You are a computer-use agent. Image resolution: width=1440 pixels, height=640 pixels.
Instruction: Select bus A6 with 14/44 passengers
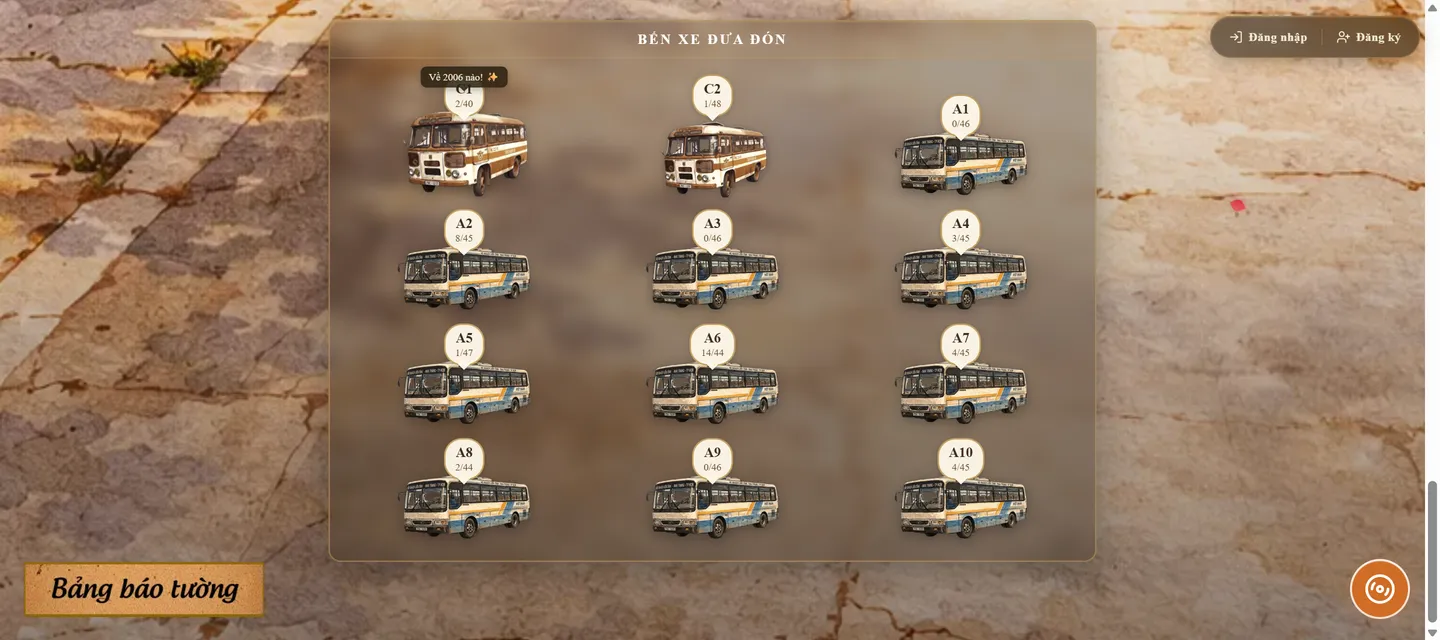713,392
